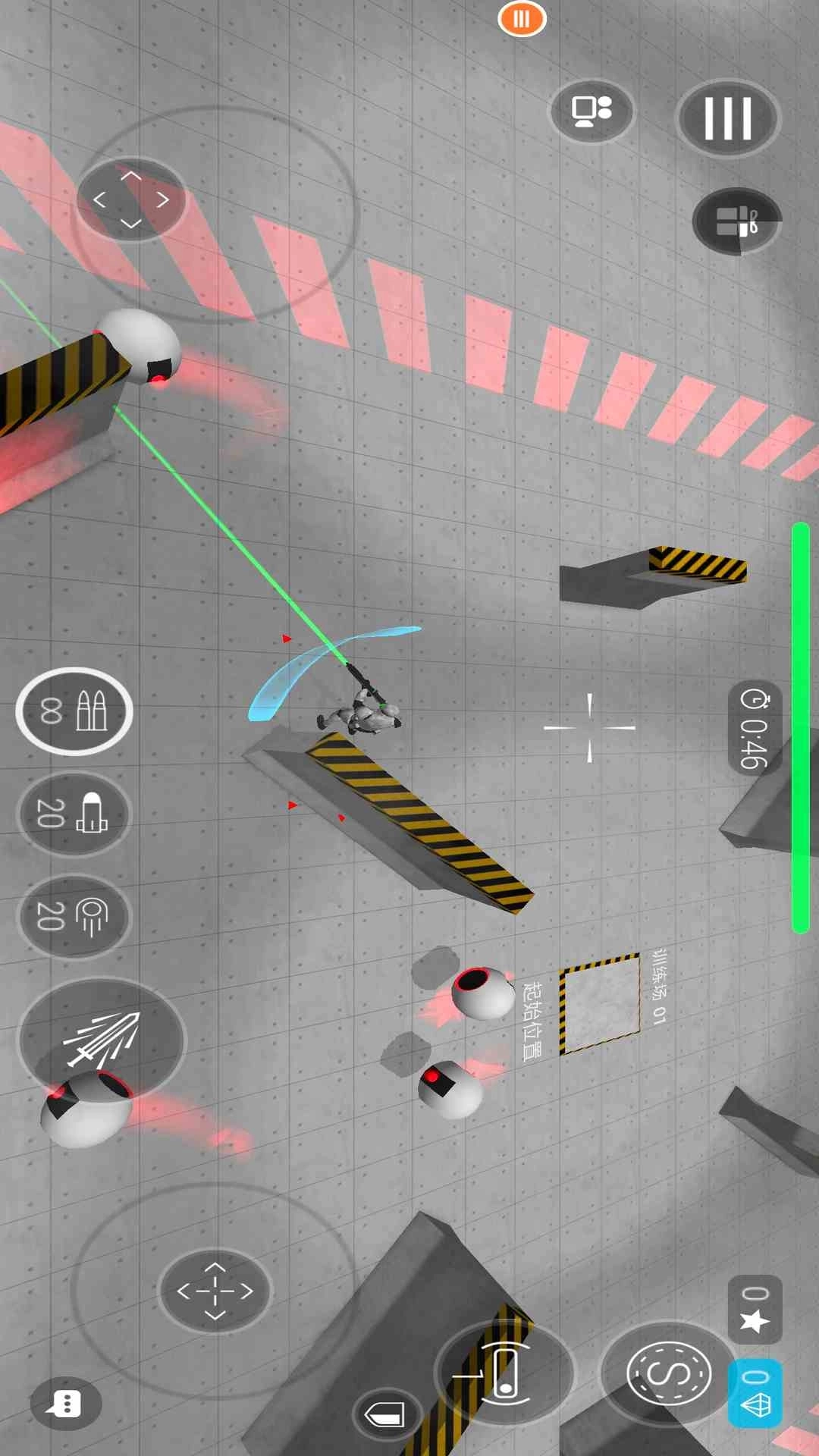
Task: Tap the blue cube counter tile
Action: 755,1393
